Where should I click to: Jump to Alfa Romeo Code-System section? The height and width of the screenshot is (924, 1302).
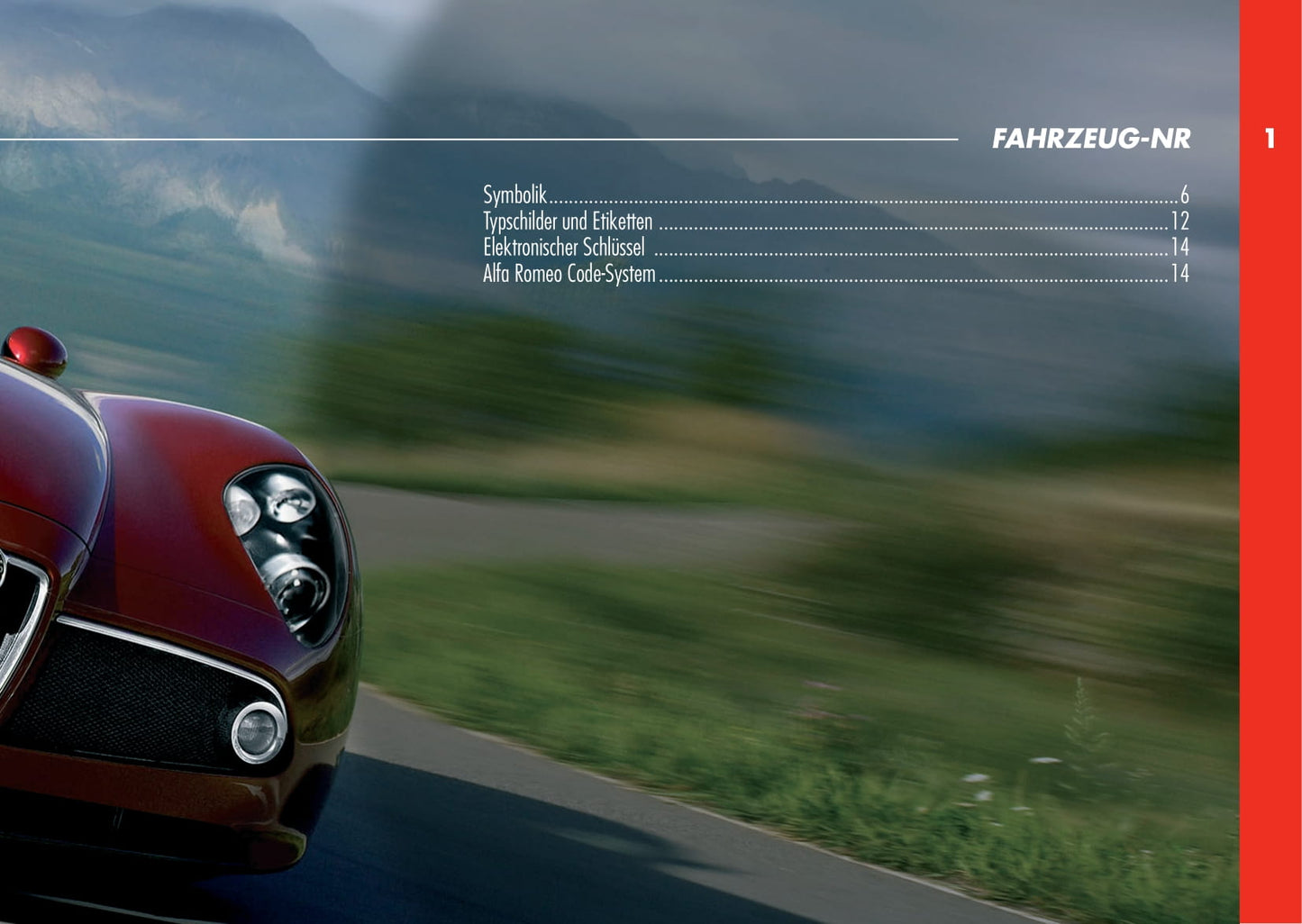click(x=569, y=273)
